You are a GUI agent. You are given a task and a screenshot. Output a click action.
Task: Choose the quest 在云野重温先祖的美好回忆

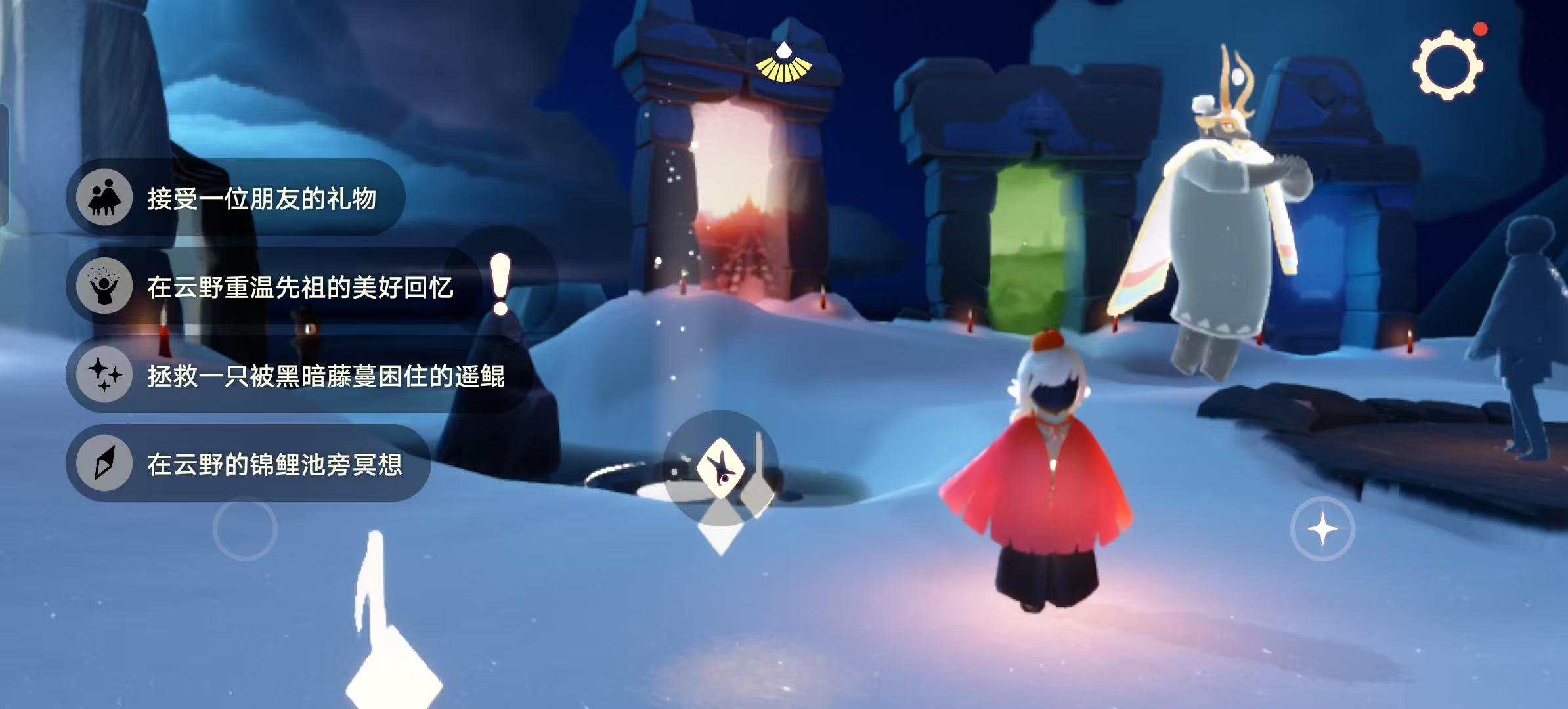(x=276, y=287)
